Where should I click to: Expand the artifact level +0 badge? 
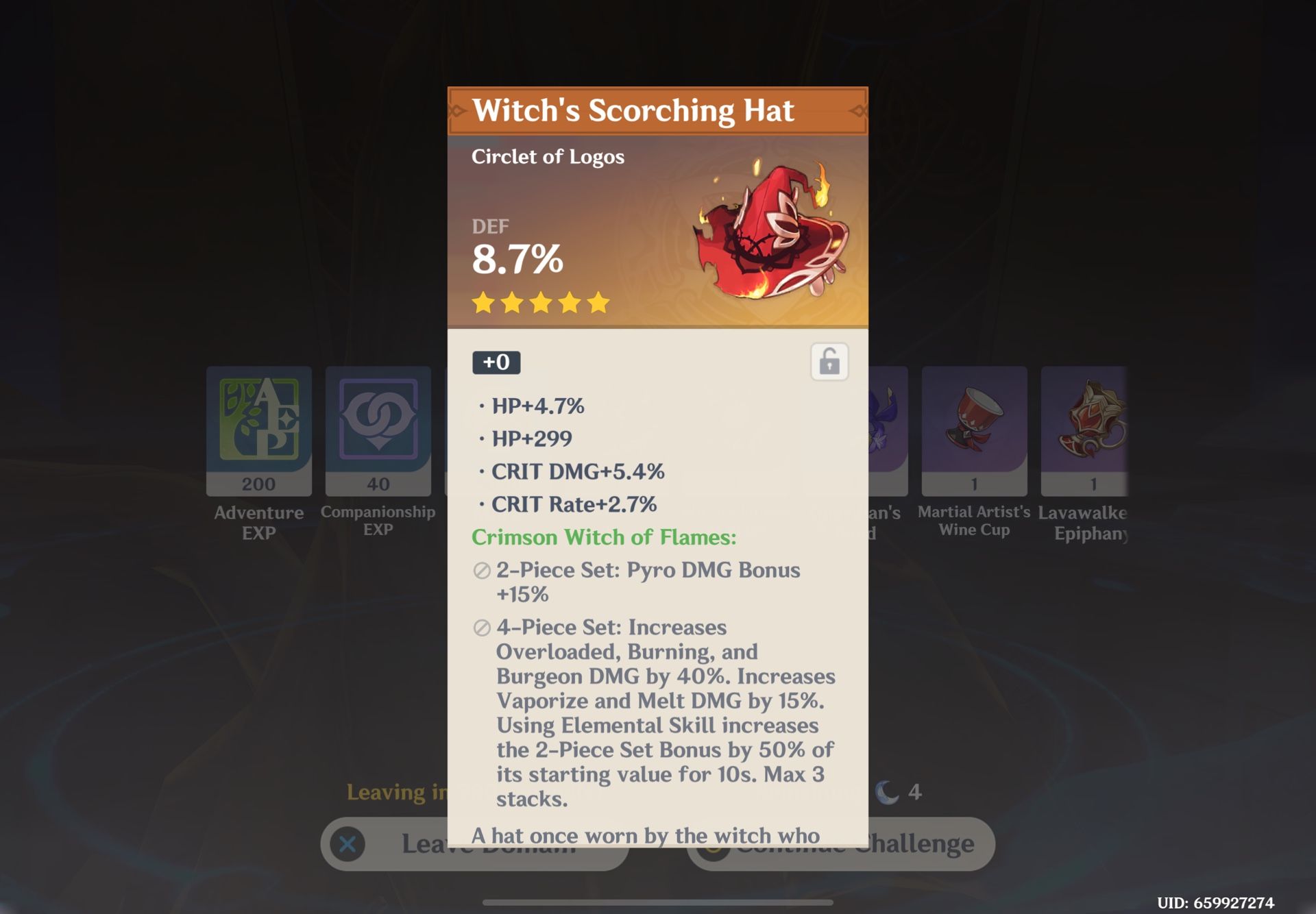495,363
